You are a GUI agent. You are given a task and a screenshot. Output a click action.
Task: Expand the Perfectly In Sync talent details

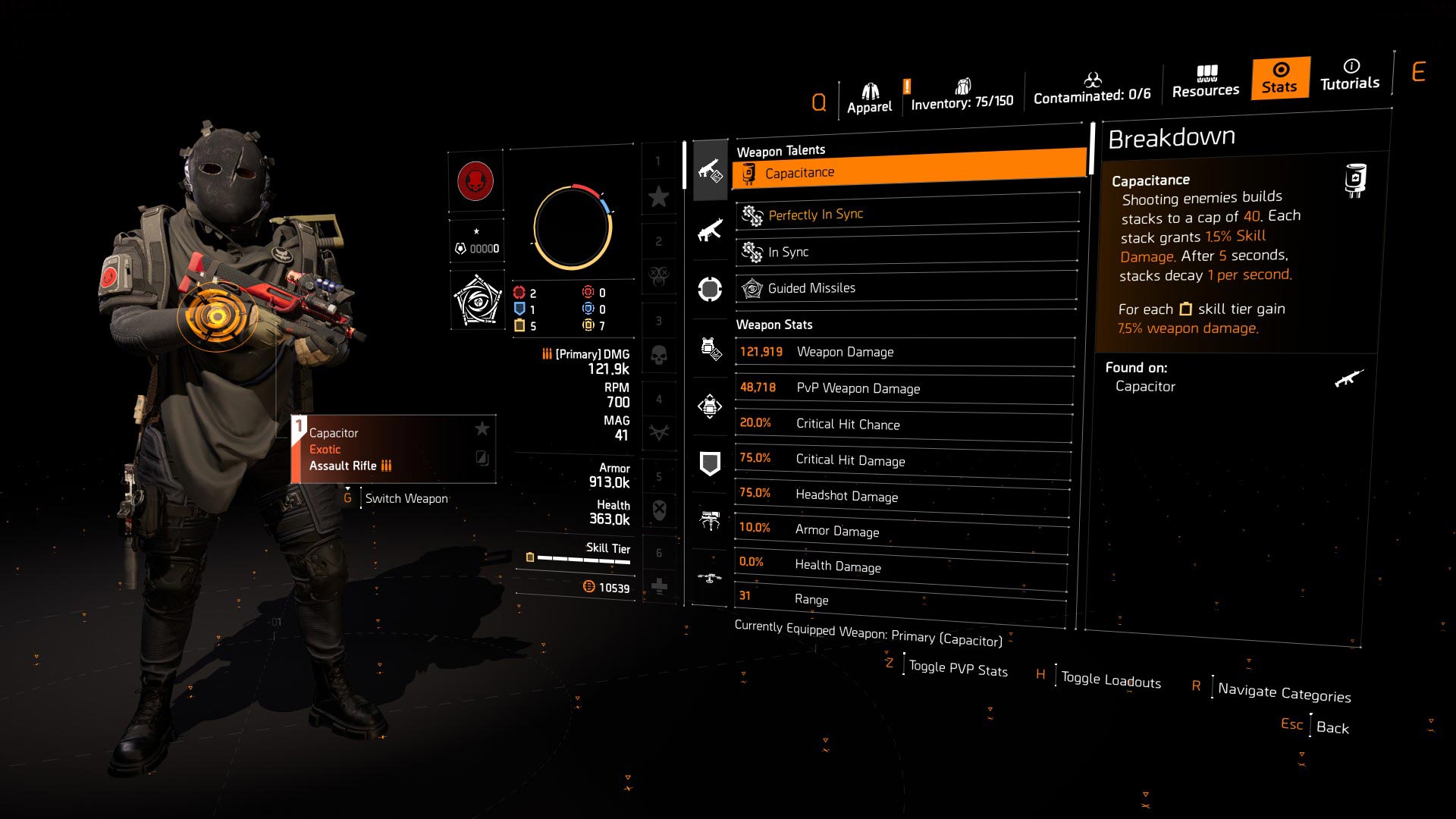point(906,213)
